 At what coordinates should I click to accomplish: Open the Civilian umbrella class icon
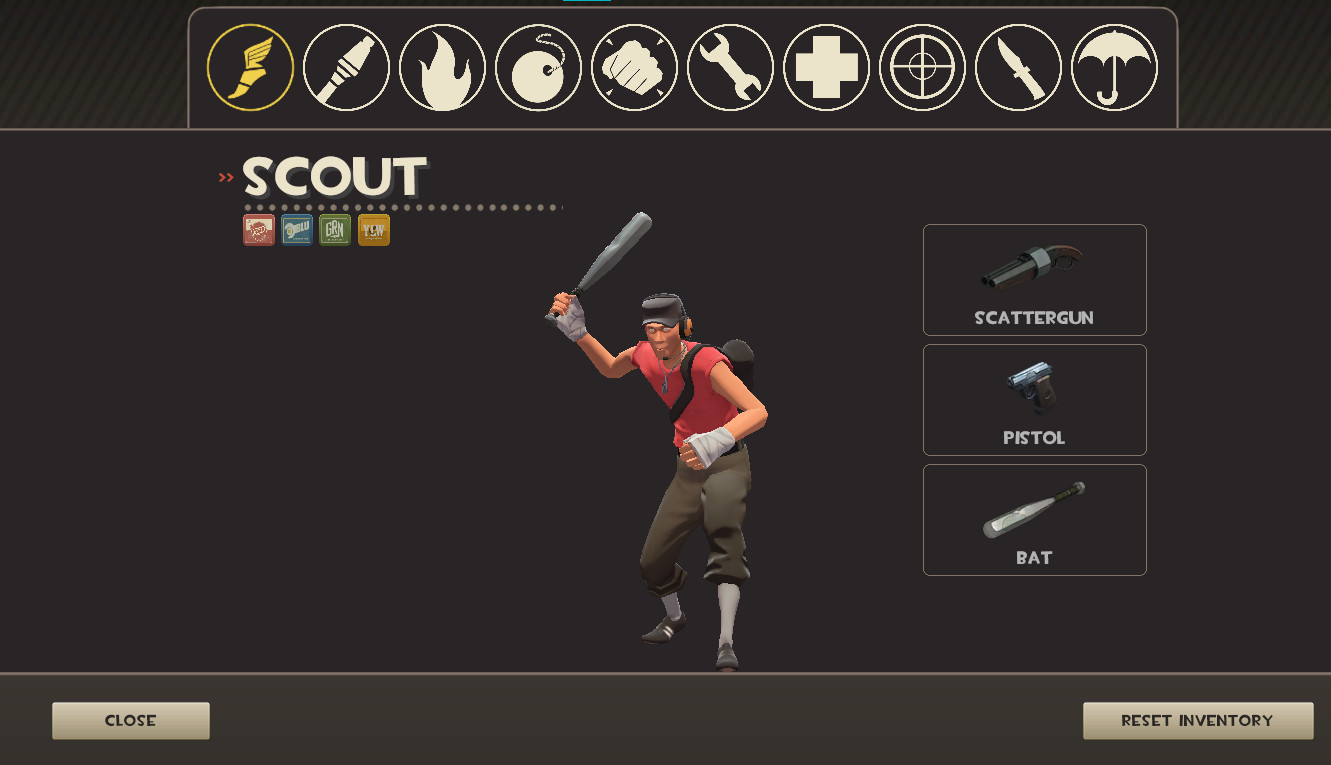pyautogui.click(x=1113, y=67)
